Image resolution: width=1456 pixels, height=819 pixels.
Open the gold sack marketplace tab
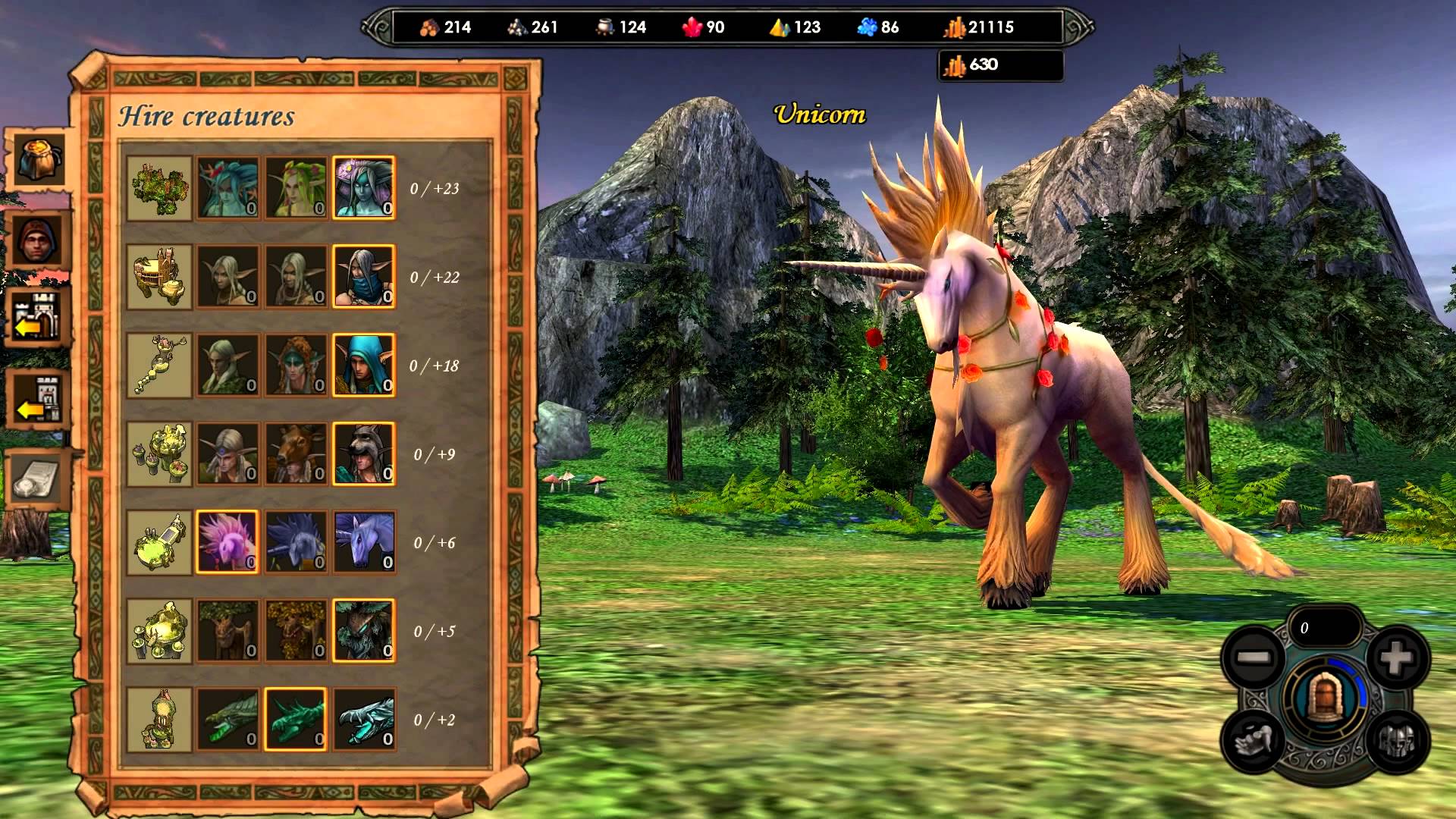37,158
